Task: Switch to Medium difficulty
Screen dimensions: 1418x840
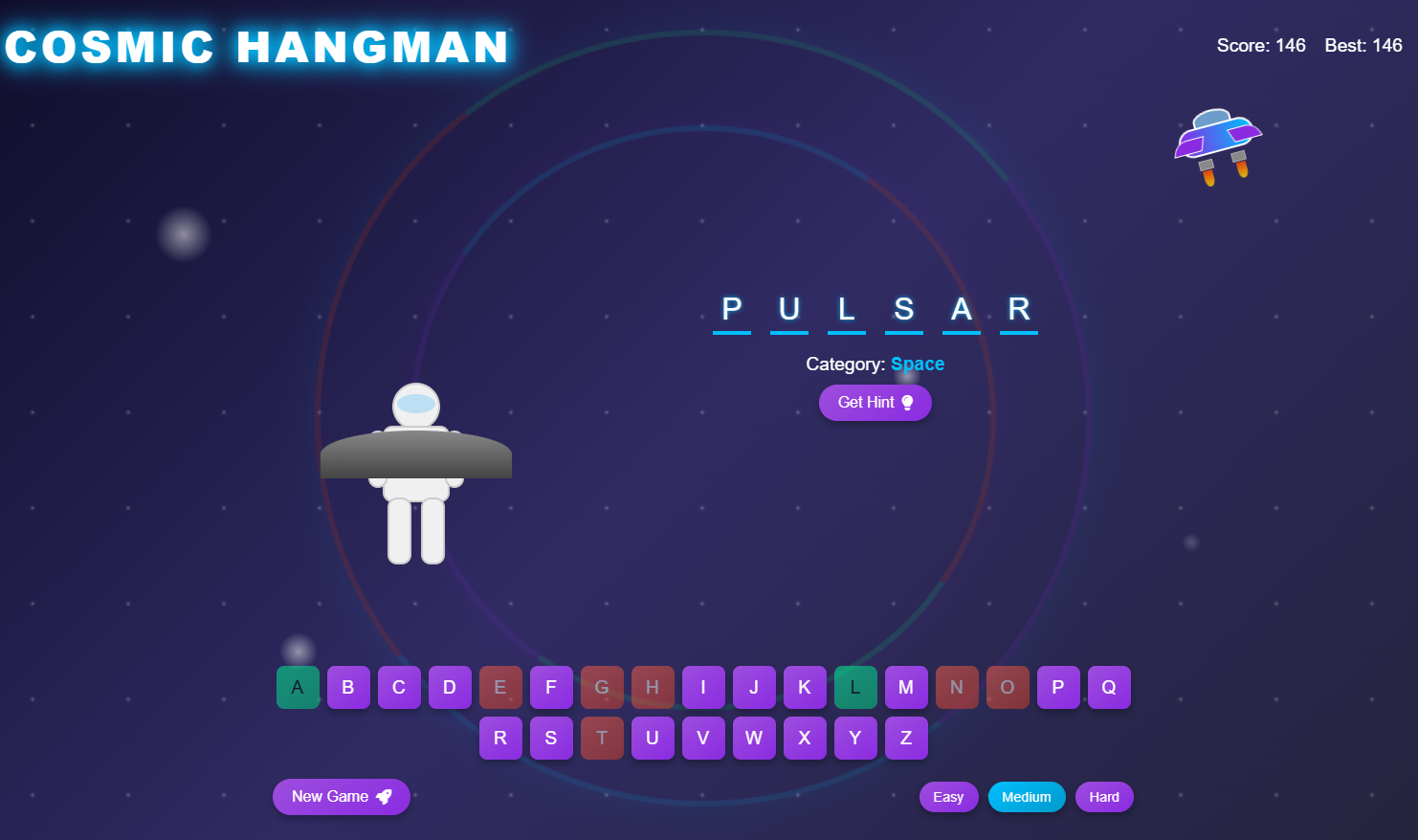Action: (x=1026, y=796)
